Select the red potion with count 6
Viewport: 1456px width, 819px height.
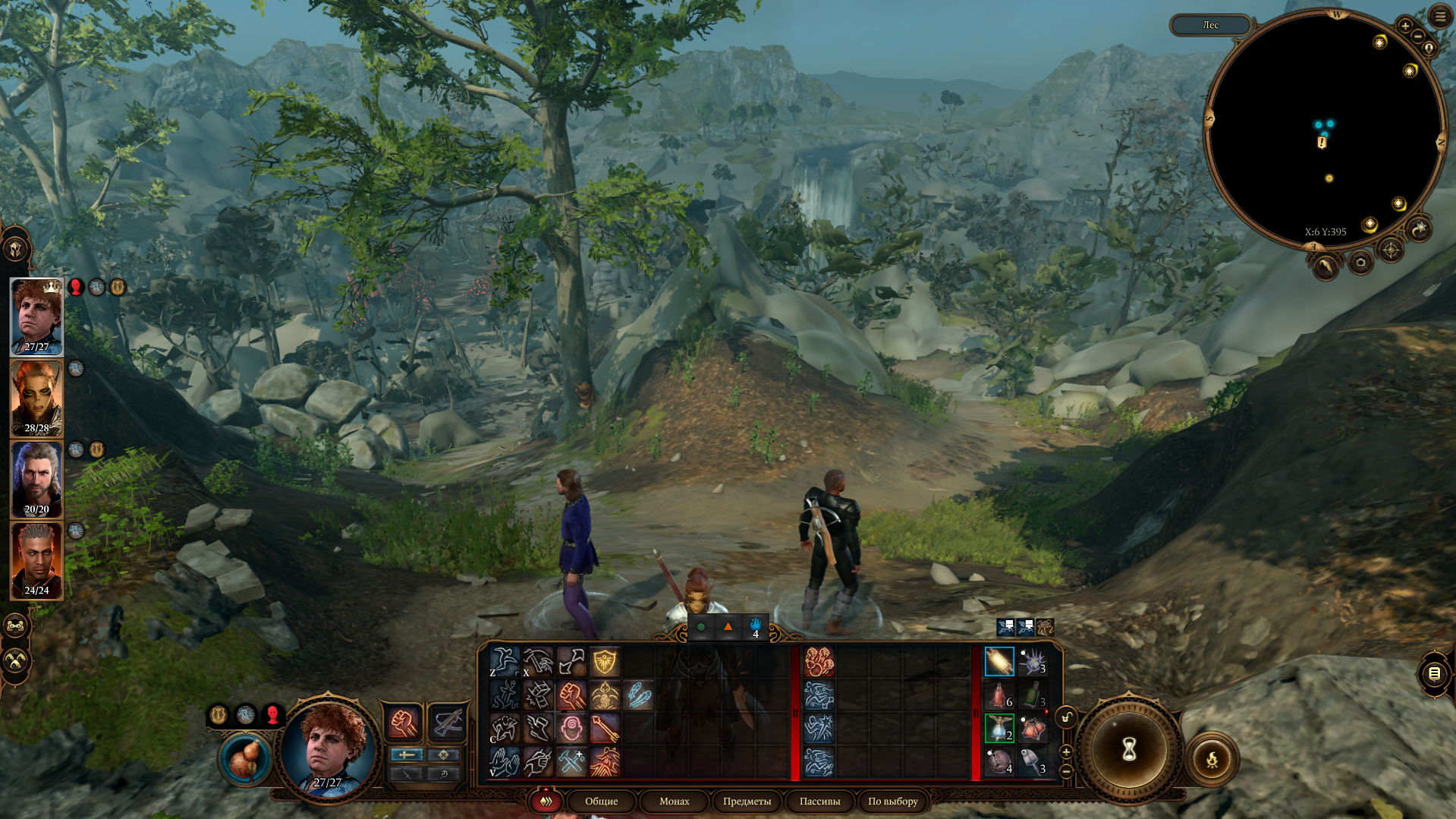[x=999, y=695]
